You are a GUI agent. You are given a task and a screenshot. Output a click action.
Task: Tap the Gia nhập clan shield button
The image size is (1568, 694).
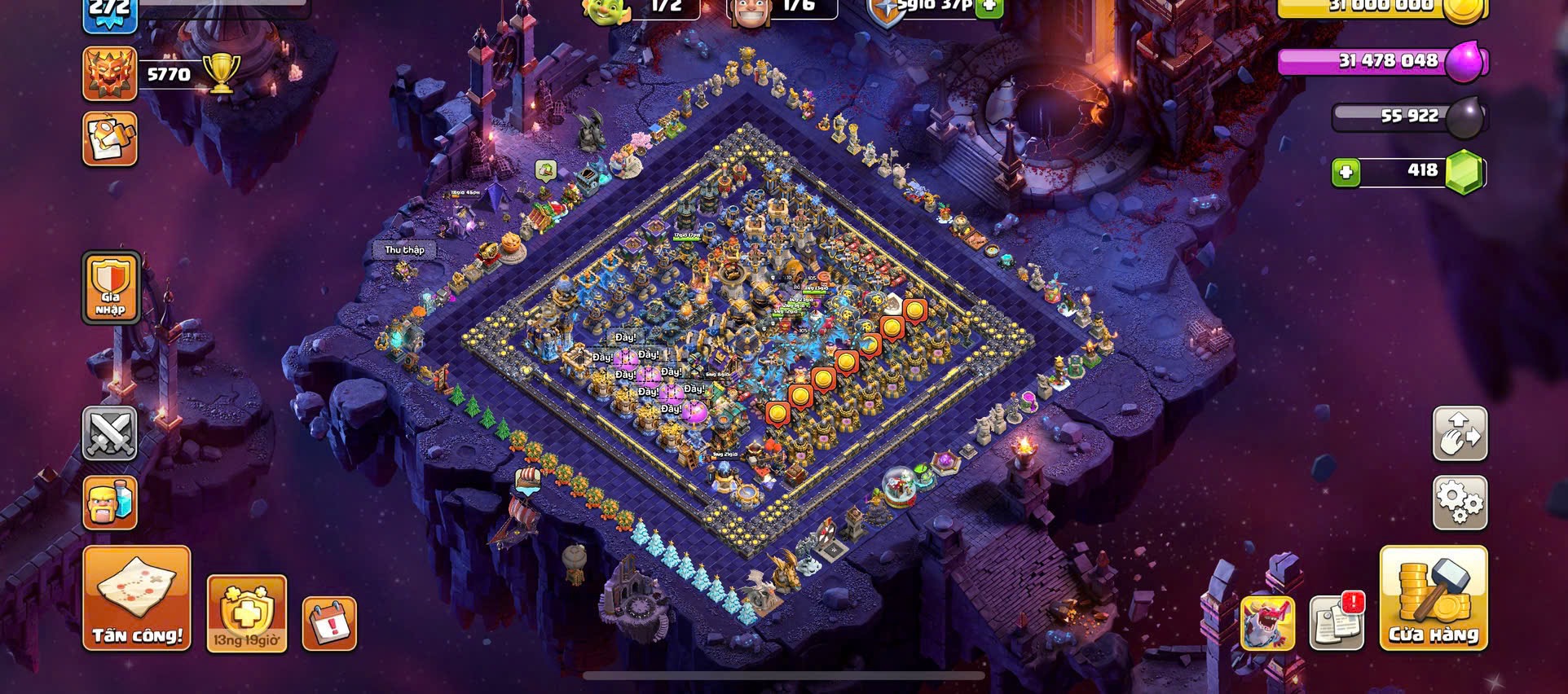(111, 288)
